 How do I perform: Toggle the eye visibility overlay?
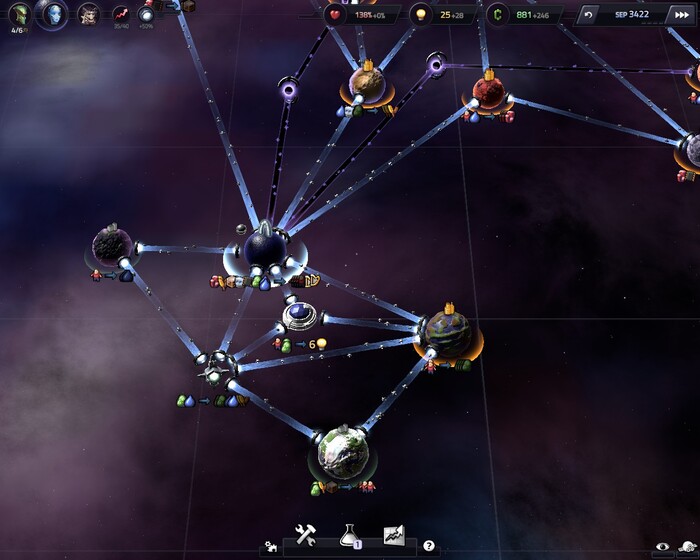coord(661,546)
